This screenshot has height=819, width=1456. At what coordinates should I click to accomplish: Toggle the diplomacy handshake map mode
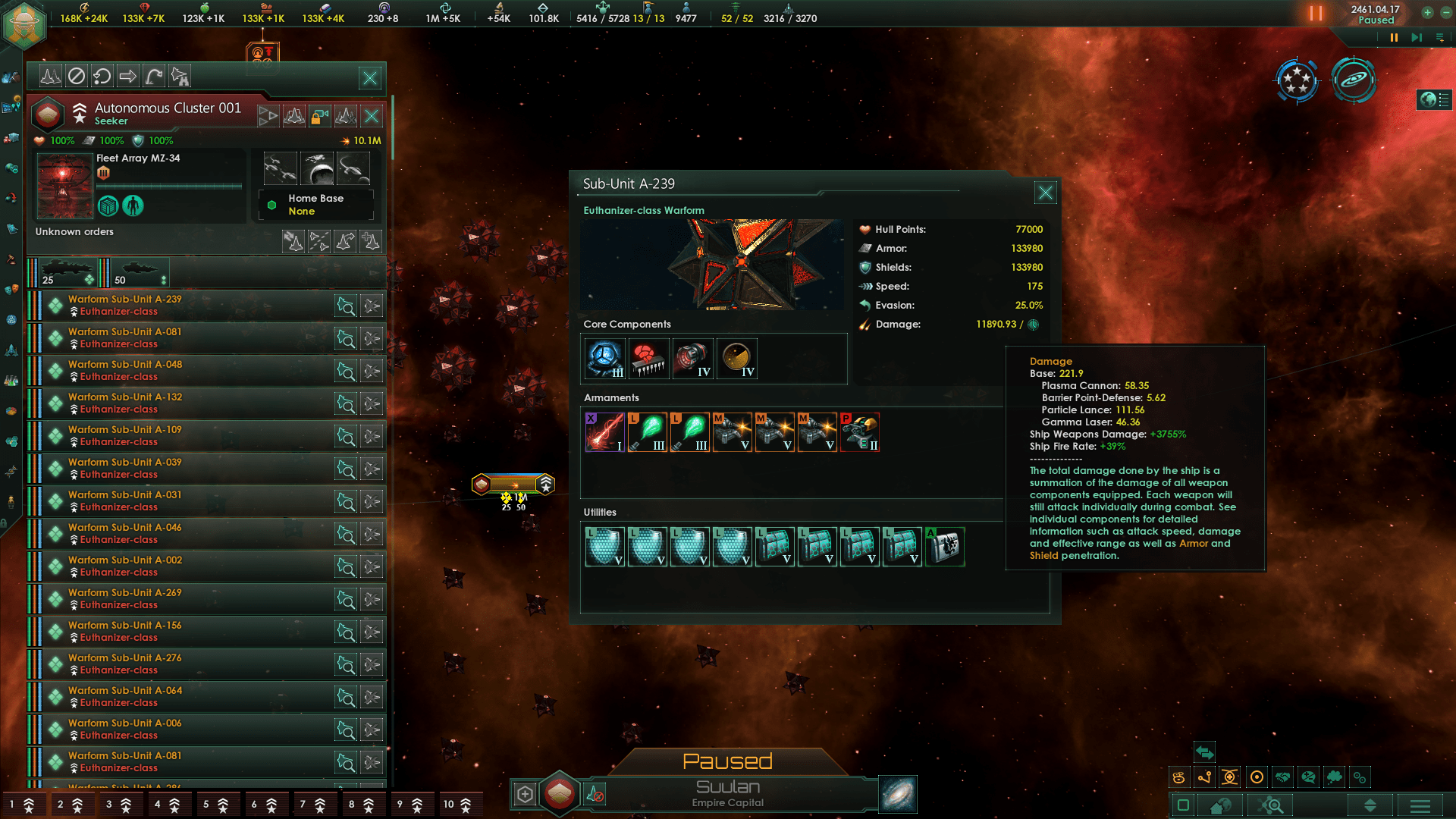pyautogui.click(x=1282, y=777)
